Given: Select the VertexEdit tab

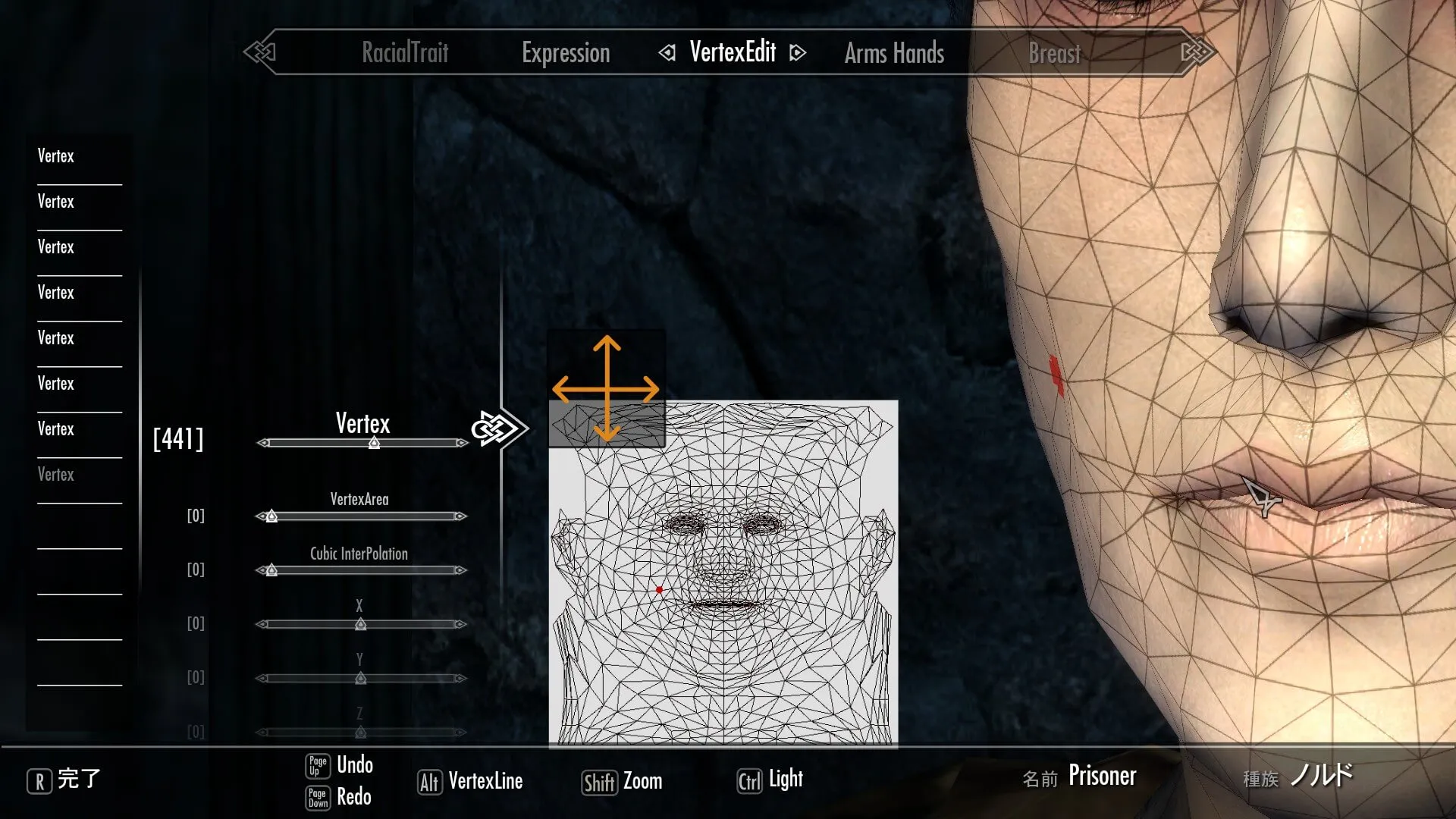Looking at the screenshot, I should (x=733, y=52).
